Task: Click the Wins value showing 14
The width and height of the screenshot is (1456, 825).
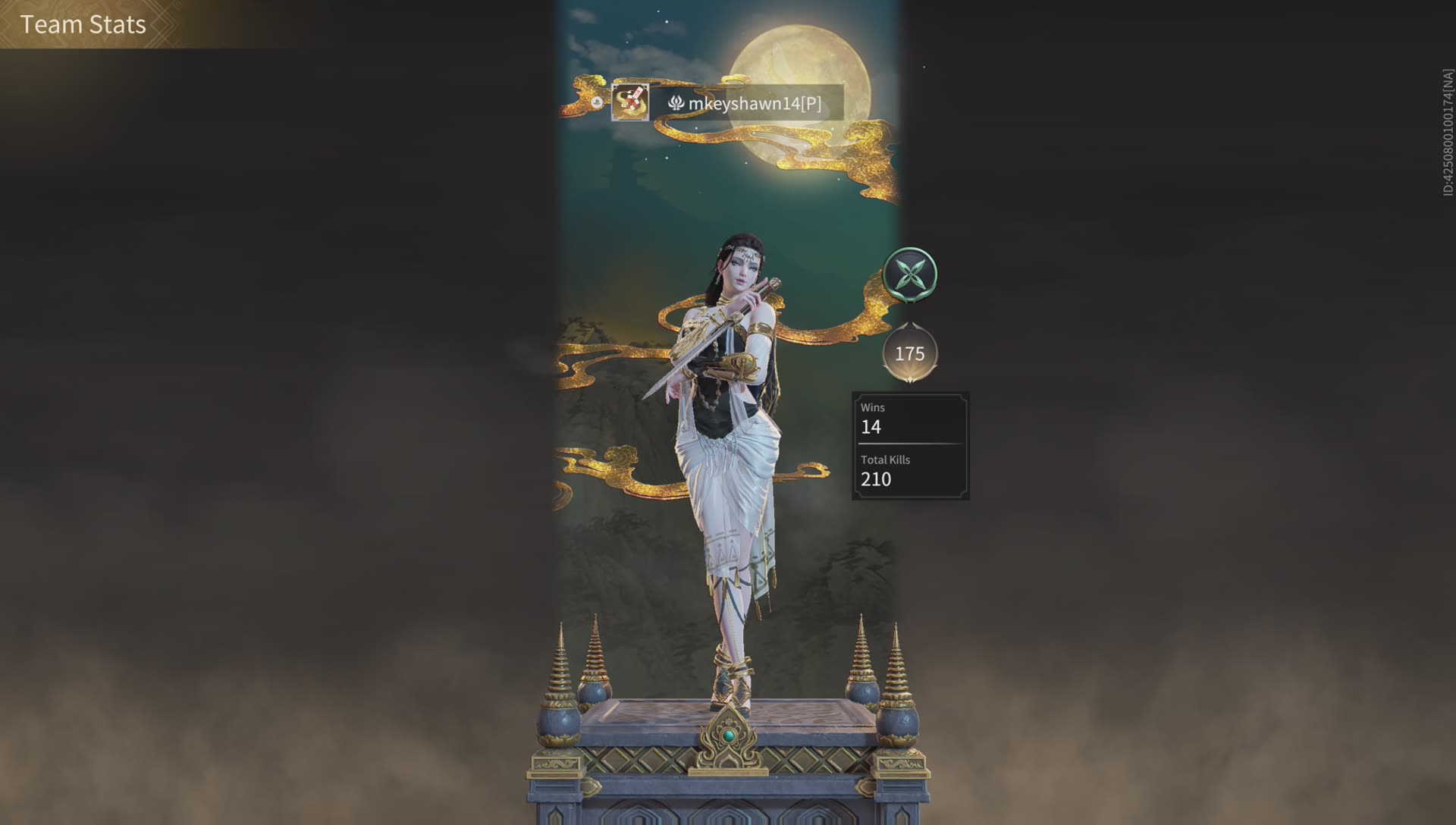Action: pos(871,427)
